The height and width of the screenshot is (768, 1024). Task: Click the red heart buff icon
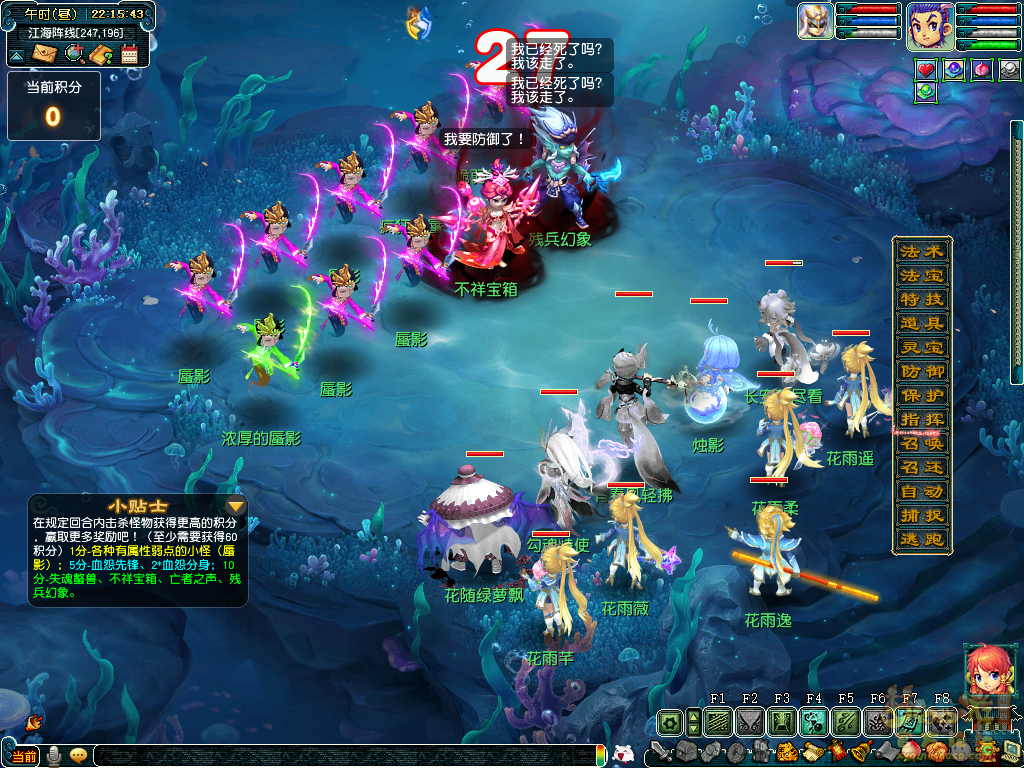pos(926,70)
